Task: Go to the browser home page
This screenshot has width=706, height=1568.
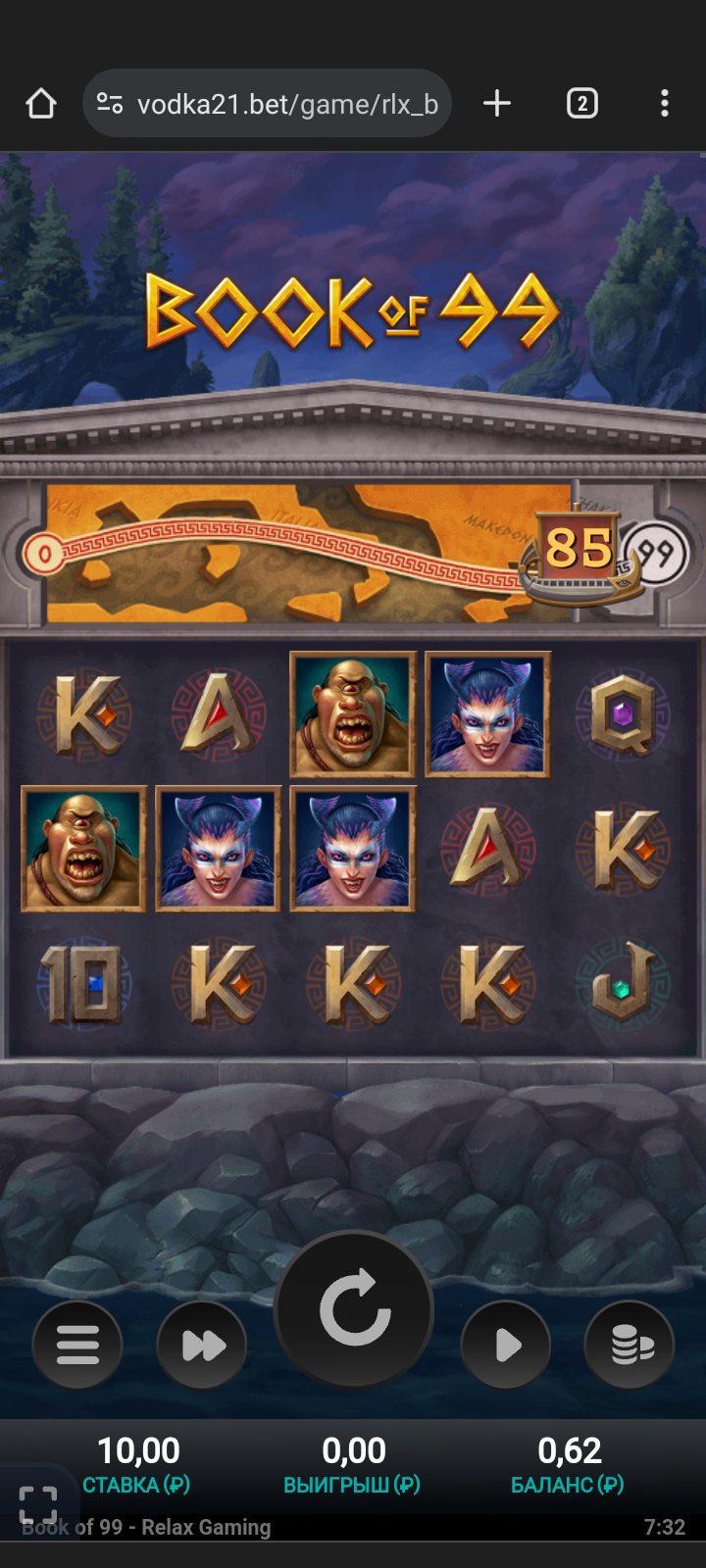Action: pyautogui.click(x=41, y=104)
